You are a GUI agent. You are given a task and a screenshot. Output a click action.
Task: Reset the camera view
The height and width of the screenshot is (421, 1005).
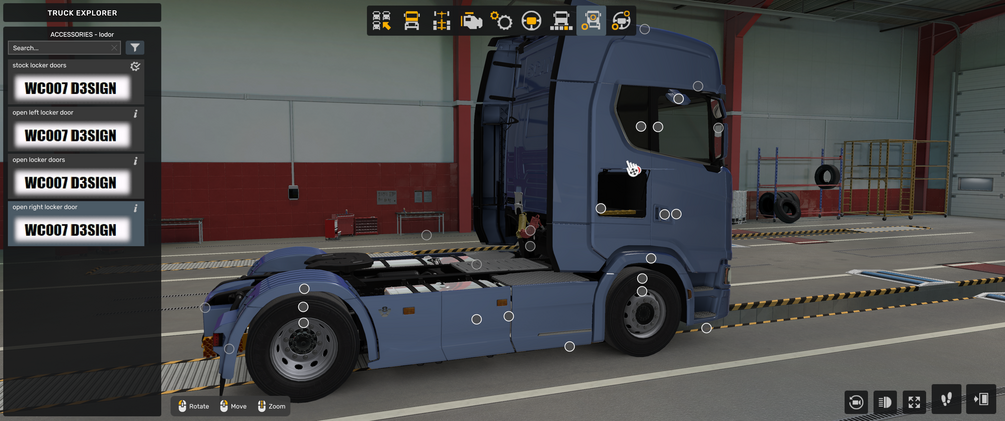tap(855, 401)
